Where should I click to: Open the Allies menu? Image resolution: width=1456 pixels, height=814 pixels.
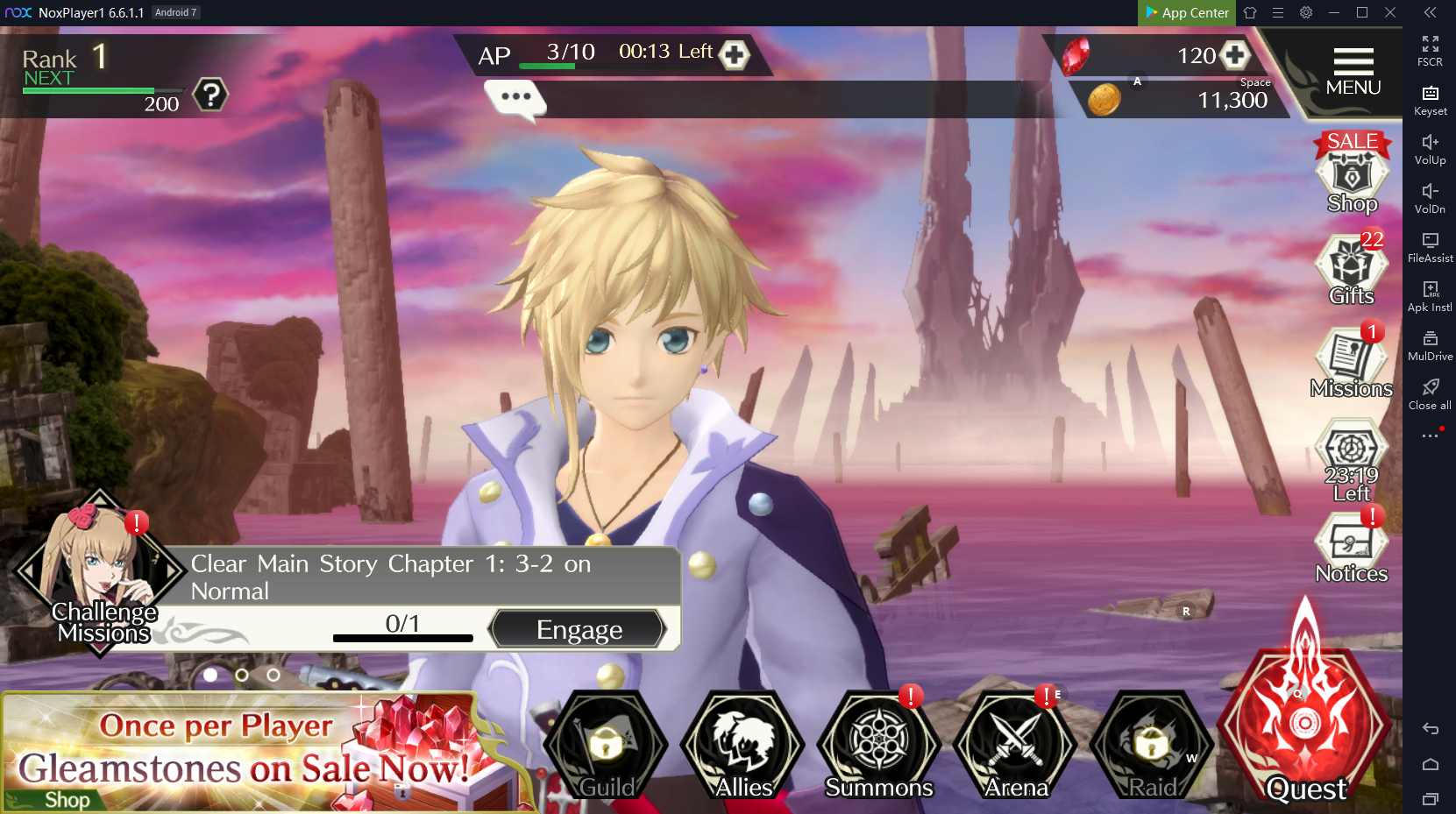click(x=743, y=747)
